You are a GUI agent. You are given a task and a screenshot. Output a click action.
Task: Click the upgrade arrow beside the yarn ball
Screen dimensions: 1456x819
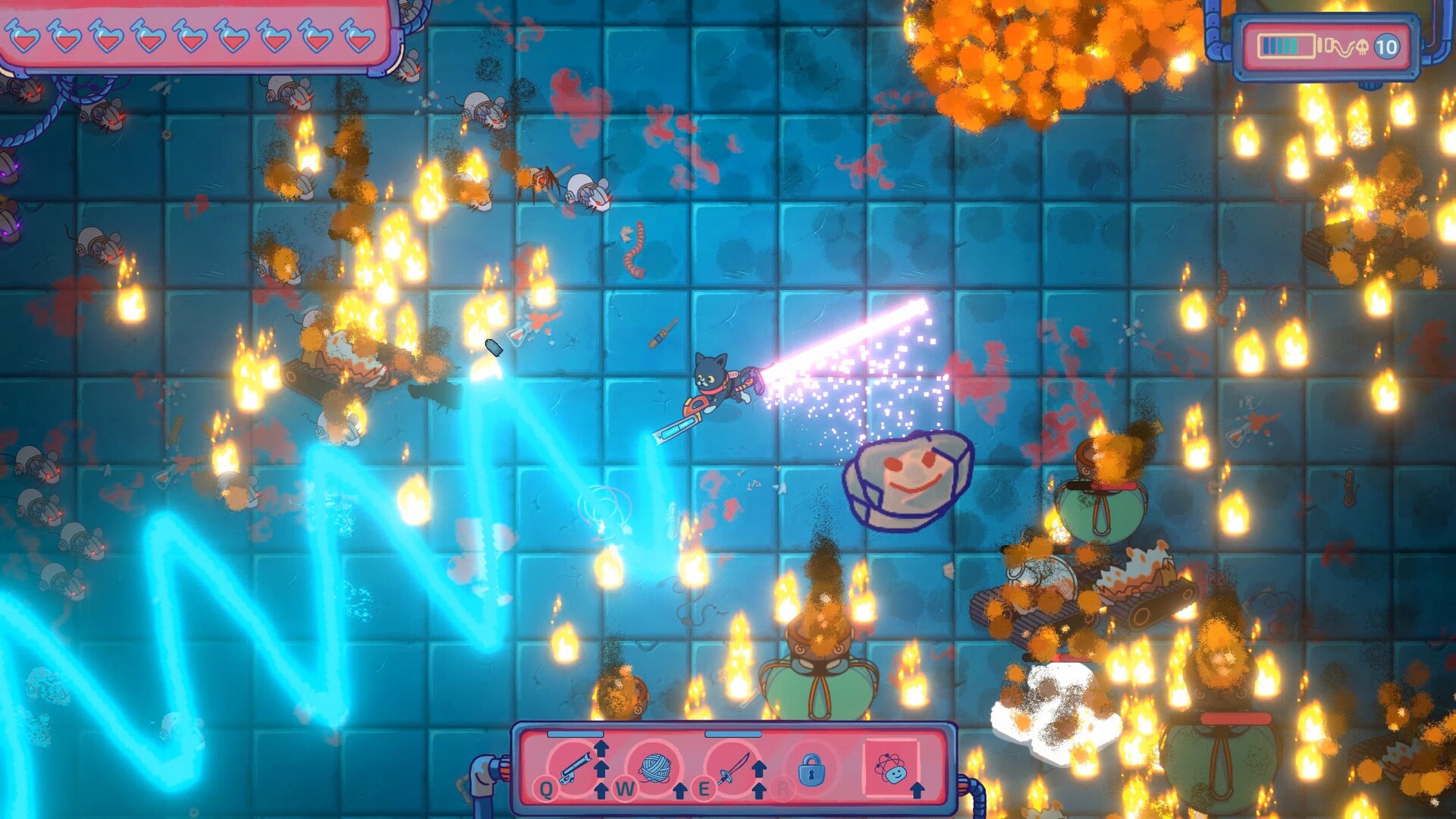(679, 792)
